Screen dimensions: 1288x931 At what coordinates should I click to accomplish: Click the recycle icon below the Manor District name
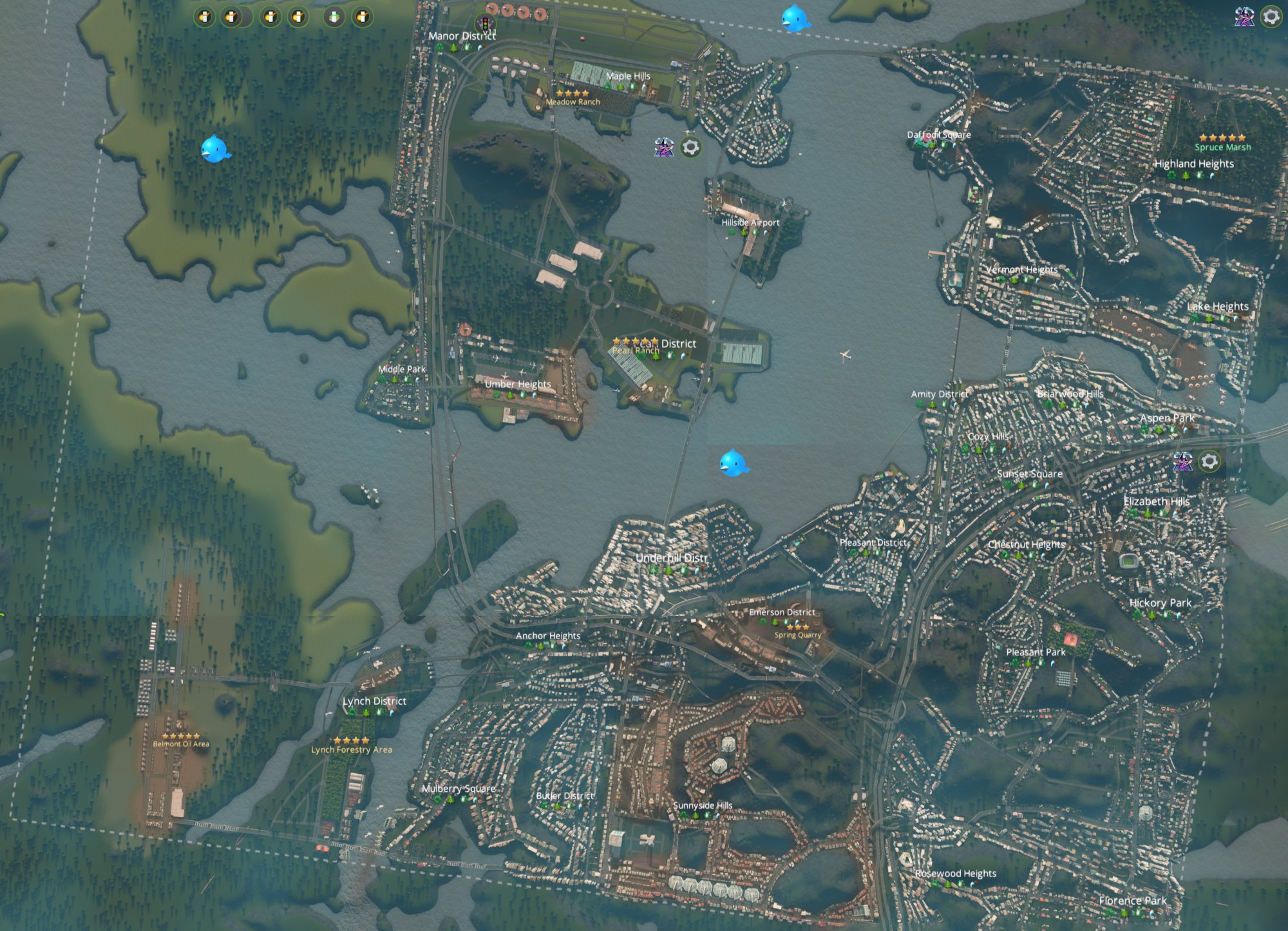439,48
